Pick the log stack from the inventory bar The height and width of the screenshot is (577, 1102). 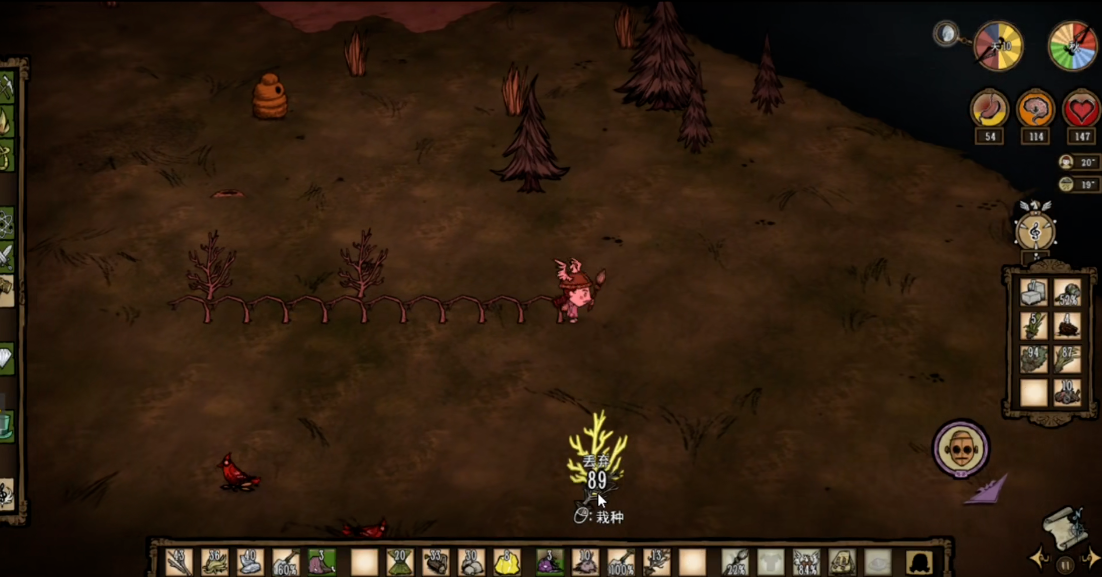435,561
